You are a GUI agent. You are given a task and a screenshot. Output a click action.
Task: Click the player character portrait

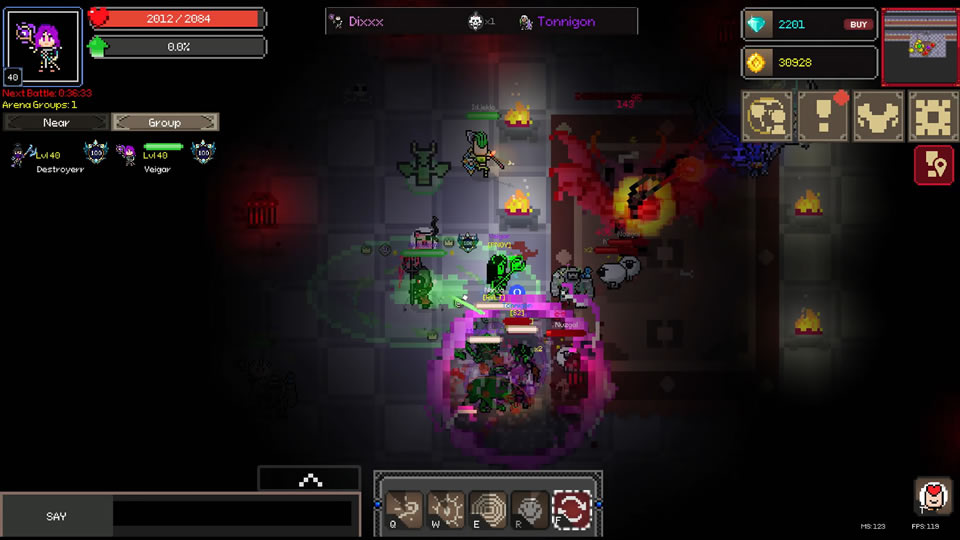[45, 45]
